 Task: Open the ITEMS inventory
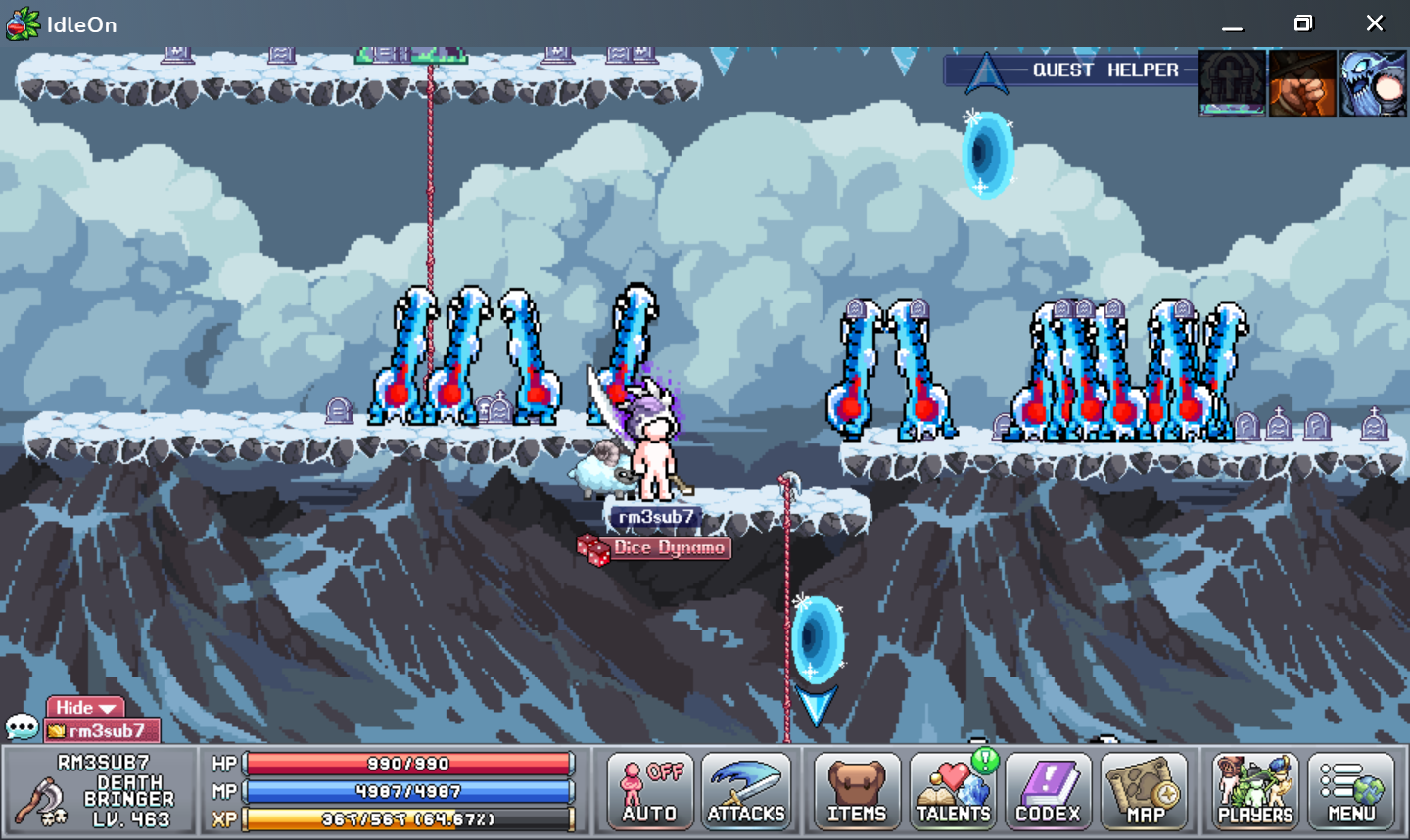(857, 791)
